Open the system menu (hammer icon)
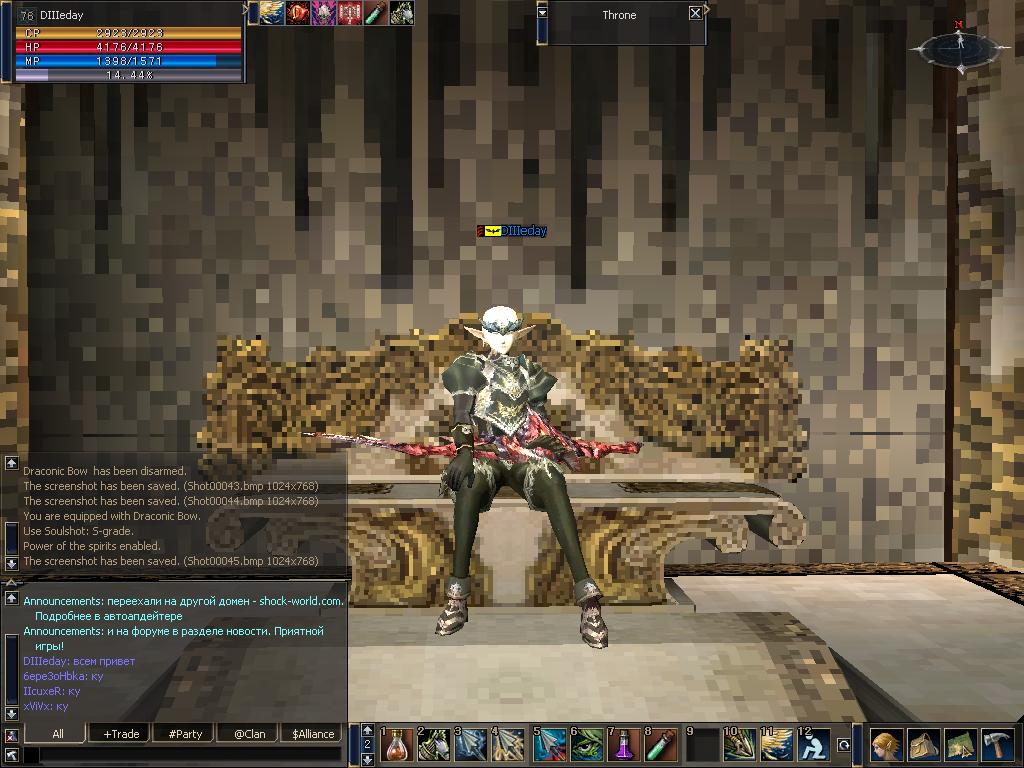This screenshot has width=1024, height=768. click(x=997, y=745)
